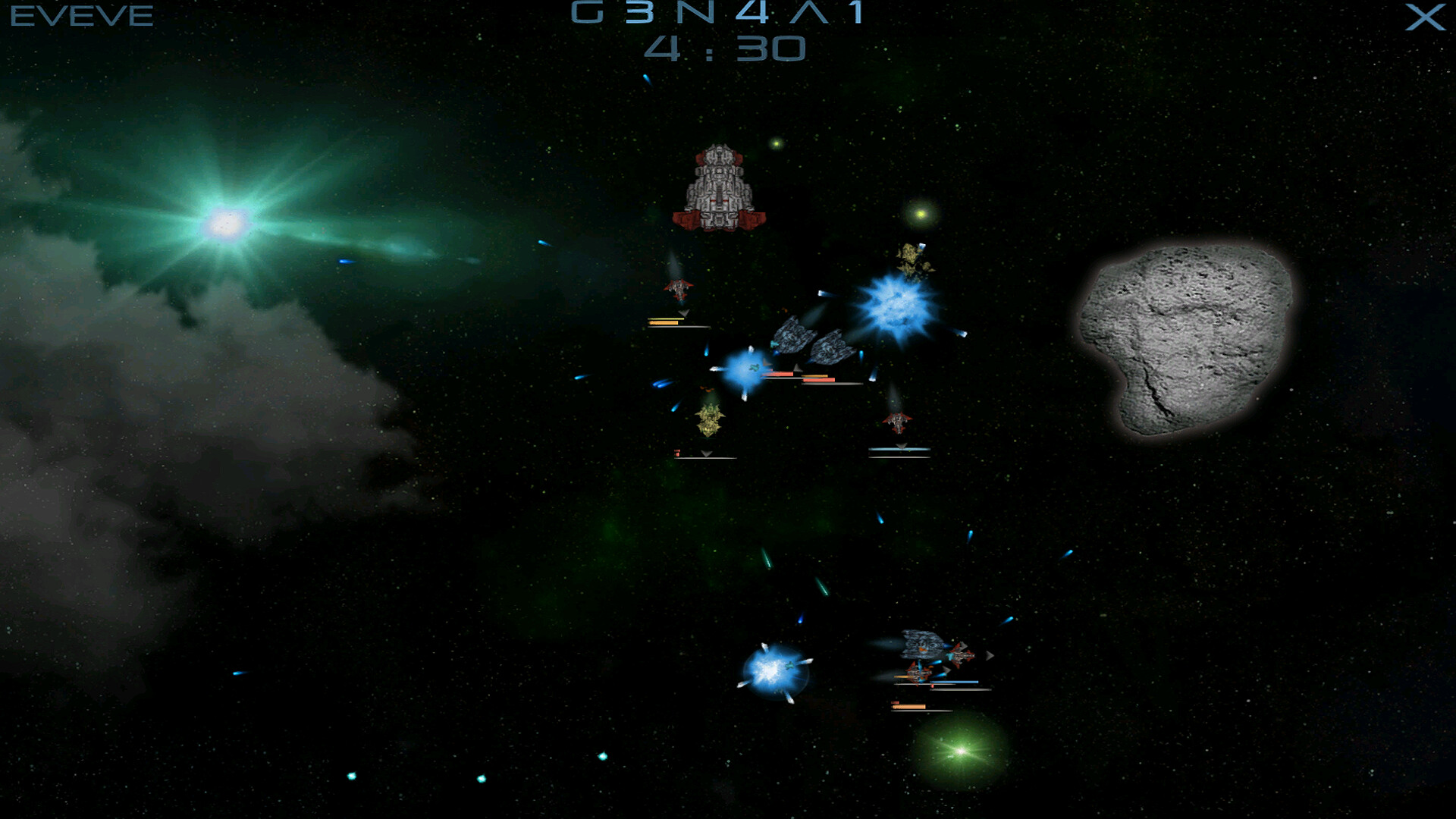
Task: Click the triangle indicator beside the bottom carrier
Action: [x=990, y=654]
